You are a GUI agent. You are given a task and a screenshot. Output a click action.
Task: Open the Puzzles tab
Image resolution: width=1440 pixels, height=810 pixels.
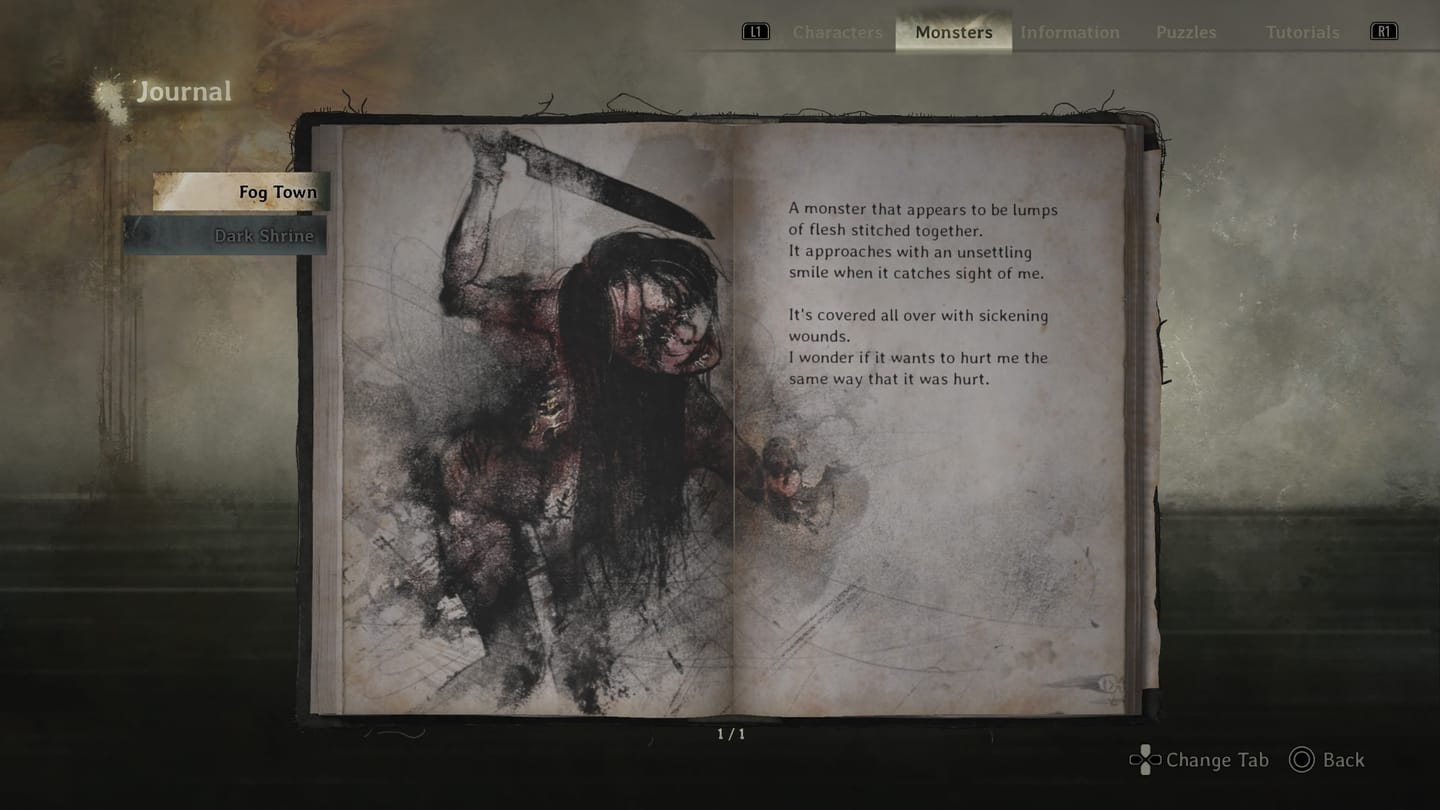pyautogui.click(x=1186, y=32)
